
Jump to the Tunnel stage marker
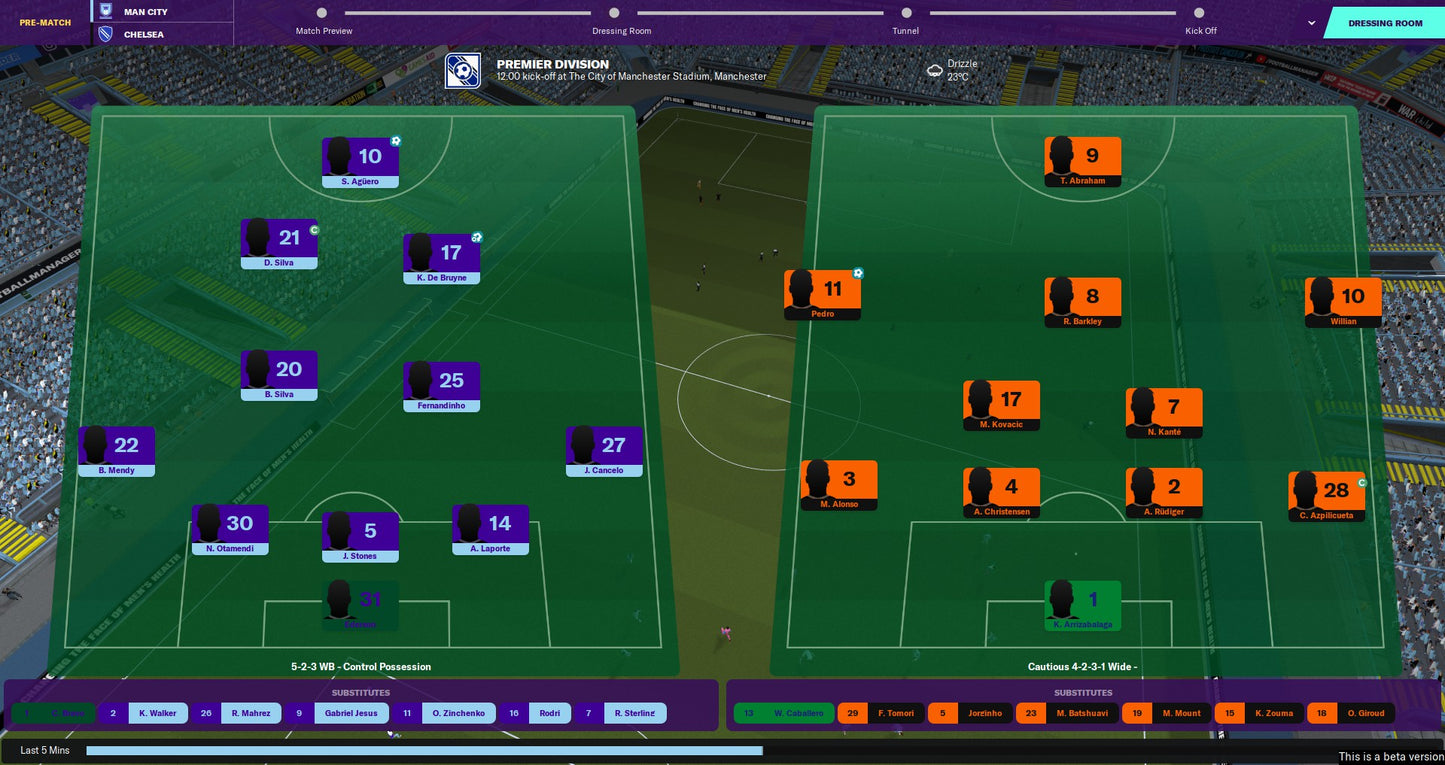click(x=906, y=14)
